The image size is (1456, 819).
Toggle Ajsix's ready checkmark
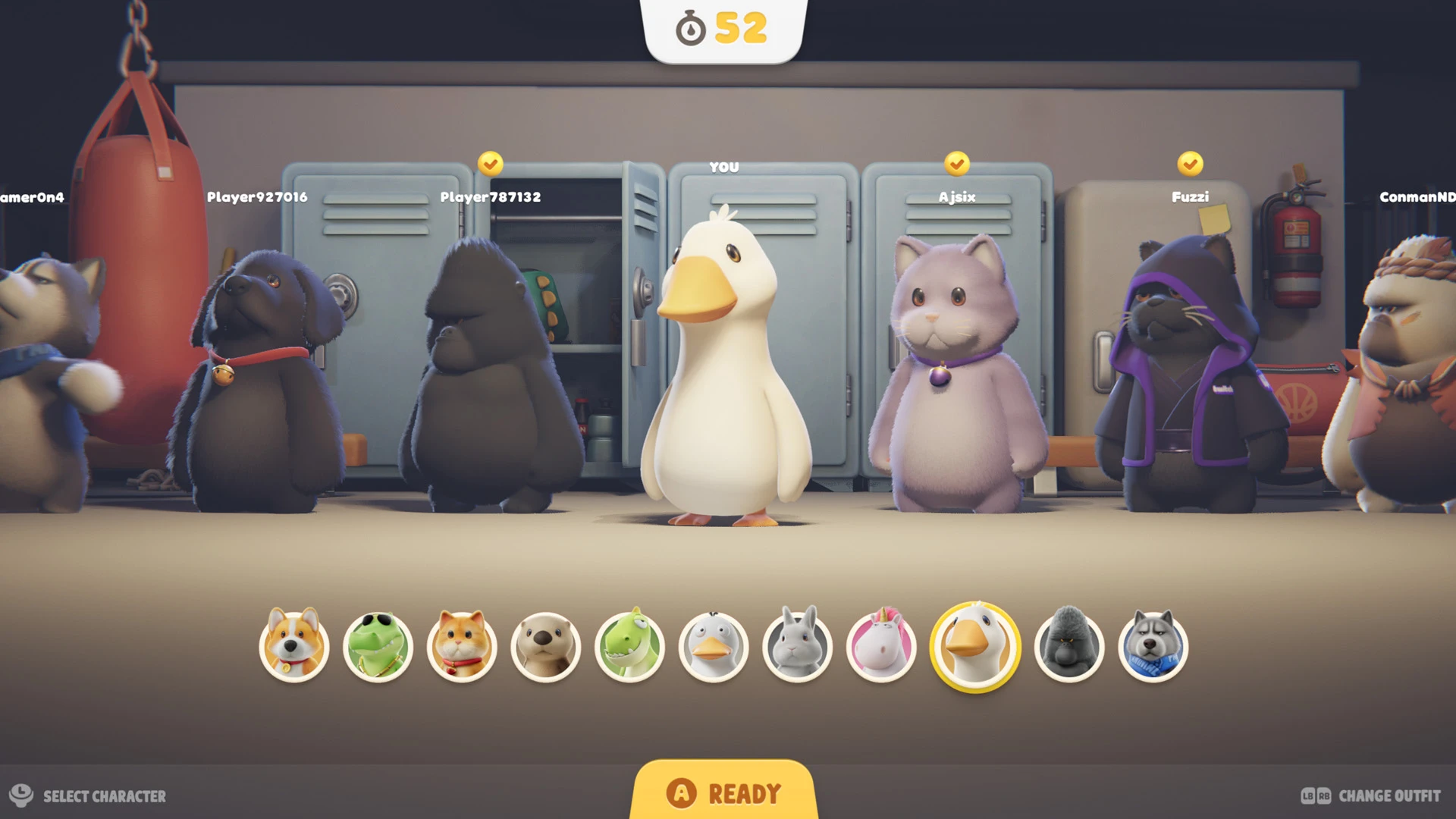(957, 162)
